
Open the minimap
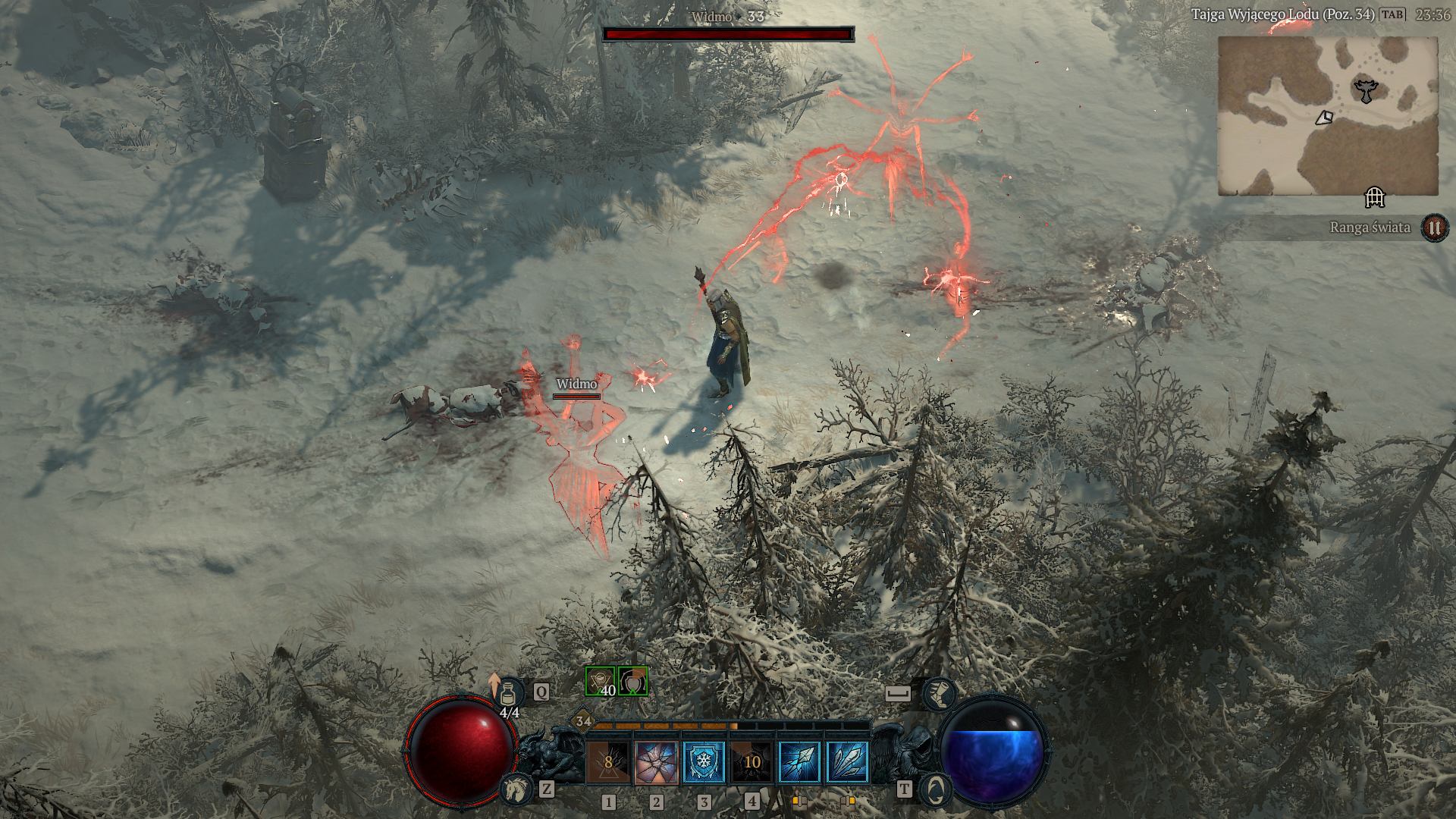[1328, 116]
